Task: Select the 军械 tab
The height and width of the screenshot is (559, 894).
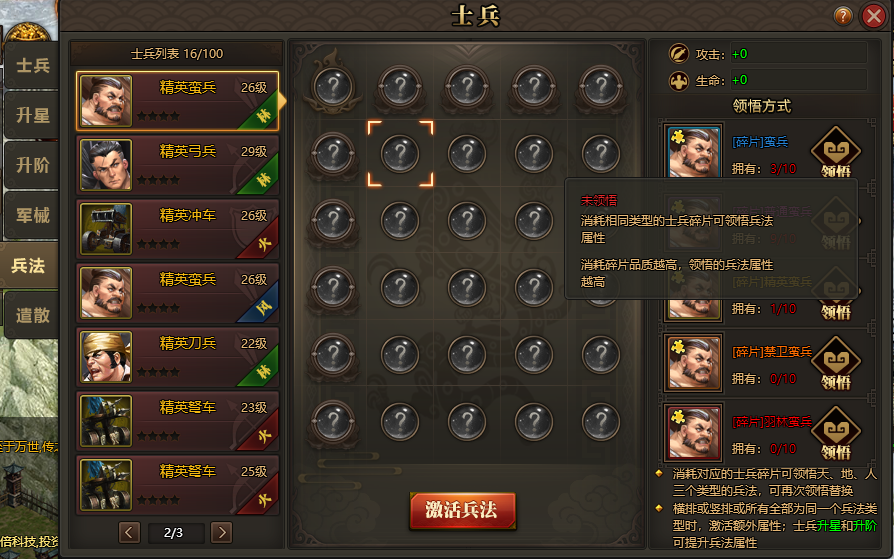Action: coord(32,216)
